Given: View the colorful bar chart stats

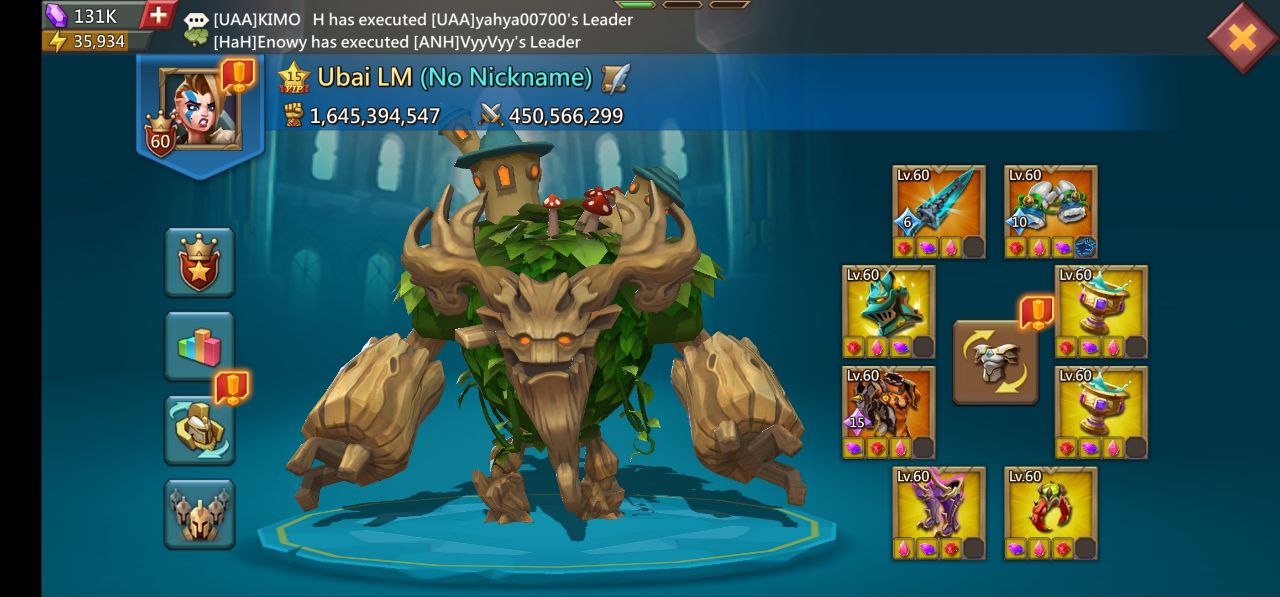Looking at the screenshot, I should (x=200, y=346).
